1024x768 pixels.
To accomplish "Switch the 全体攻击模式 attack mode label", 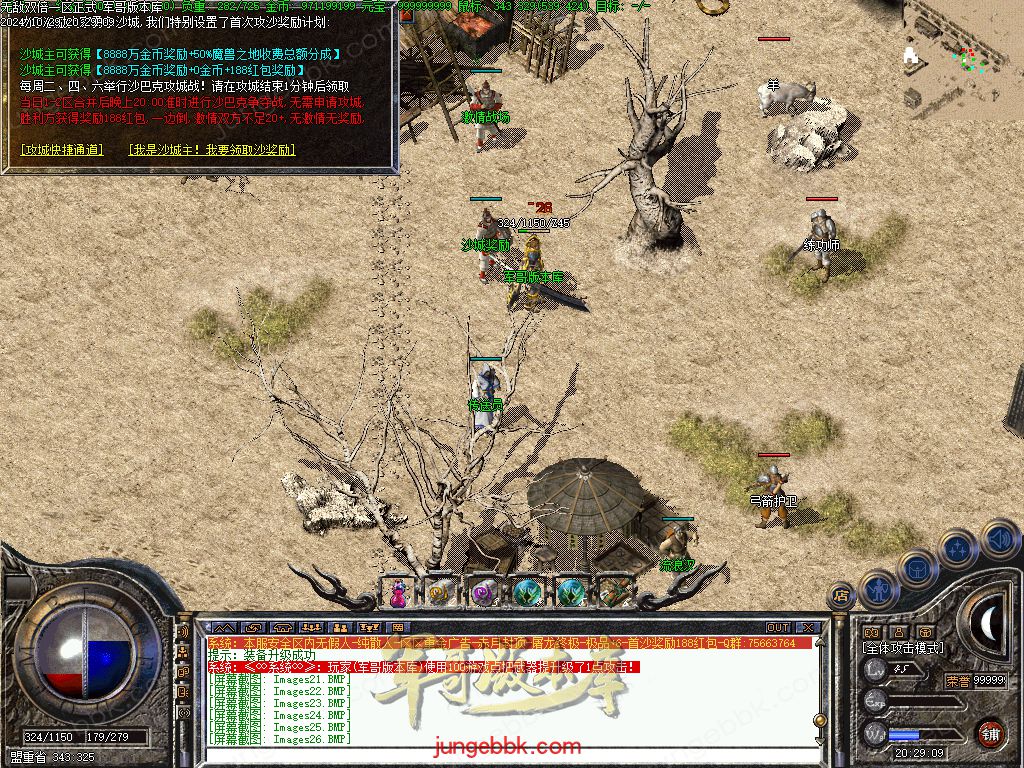I will click(902, 648).
